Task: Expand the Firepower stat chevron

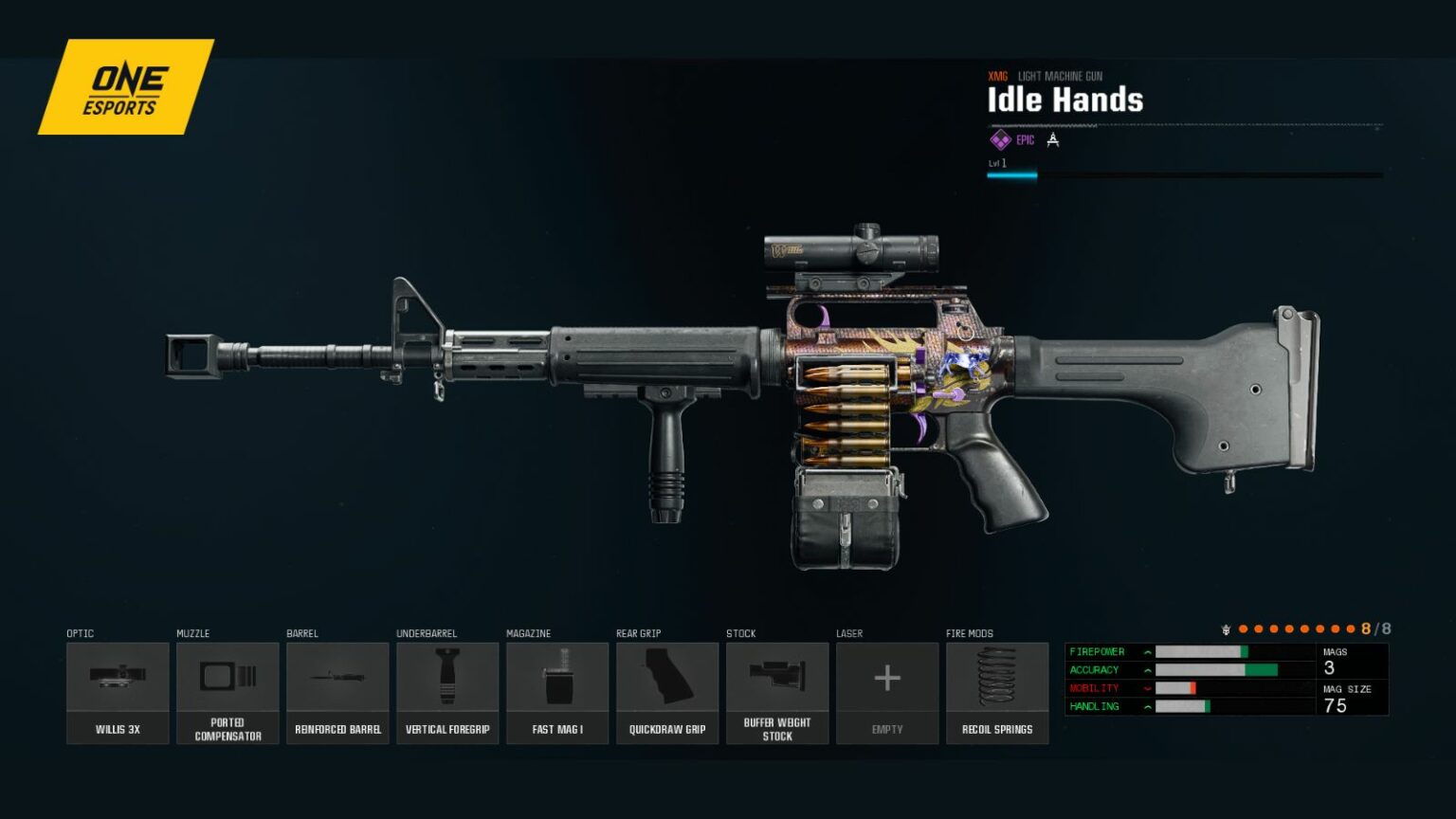Action: [x=1147, y=652]
